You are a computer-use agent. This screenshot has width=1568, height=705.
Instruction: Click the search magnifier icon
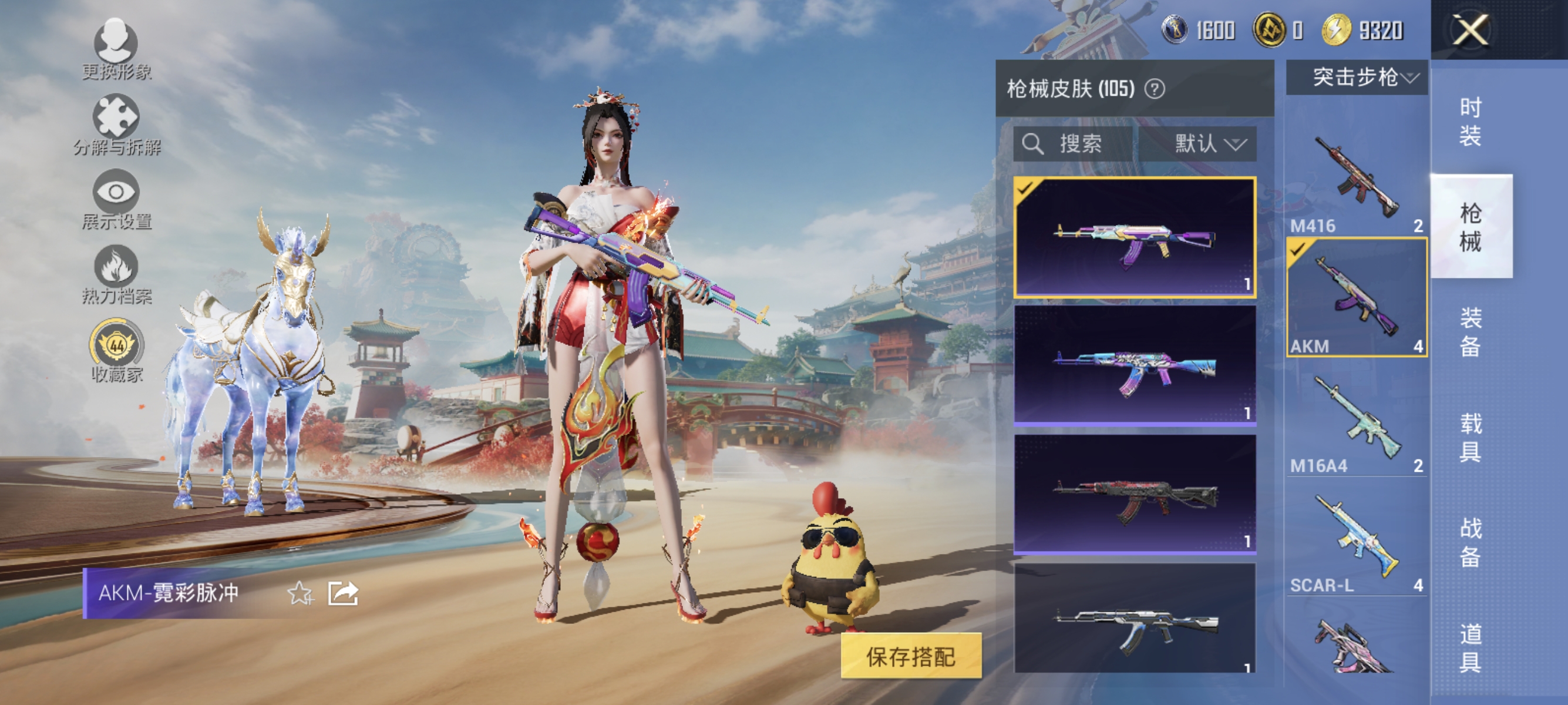coord(1035,145)
